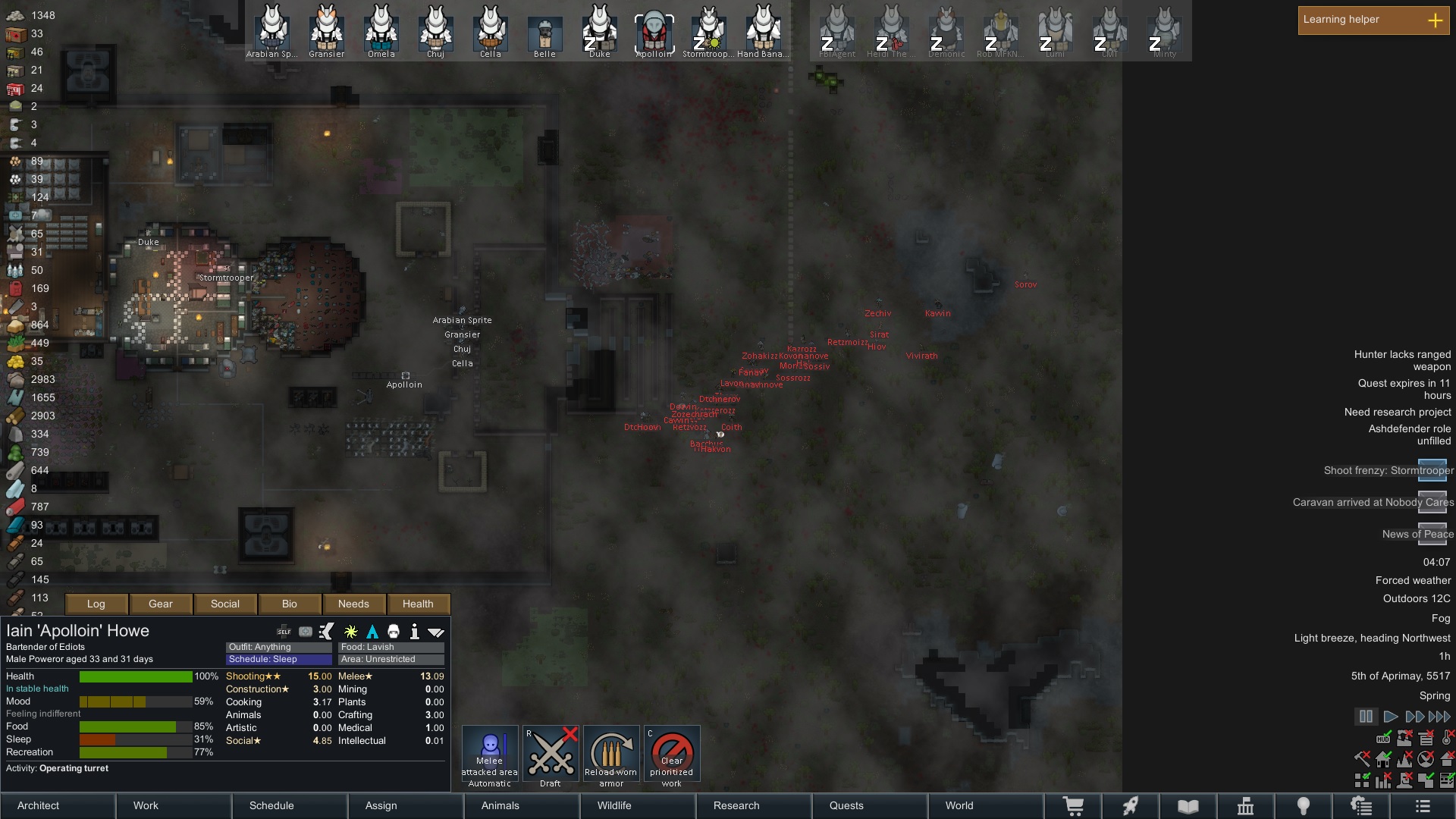Switch to the Gear tab
1456x819 pixels.
tap(161, 604)
